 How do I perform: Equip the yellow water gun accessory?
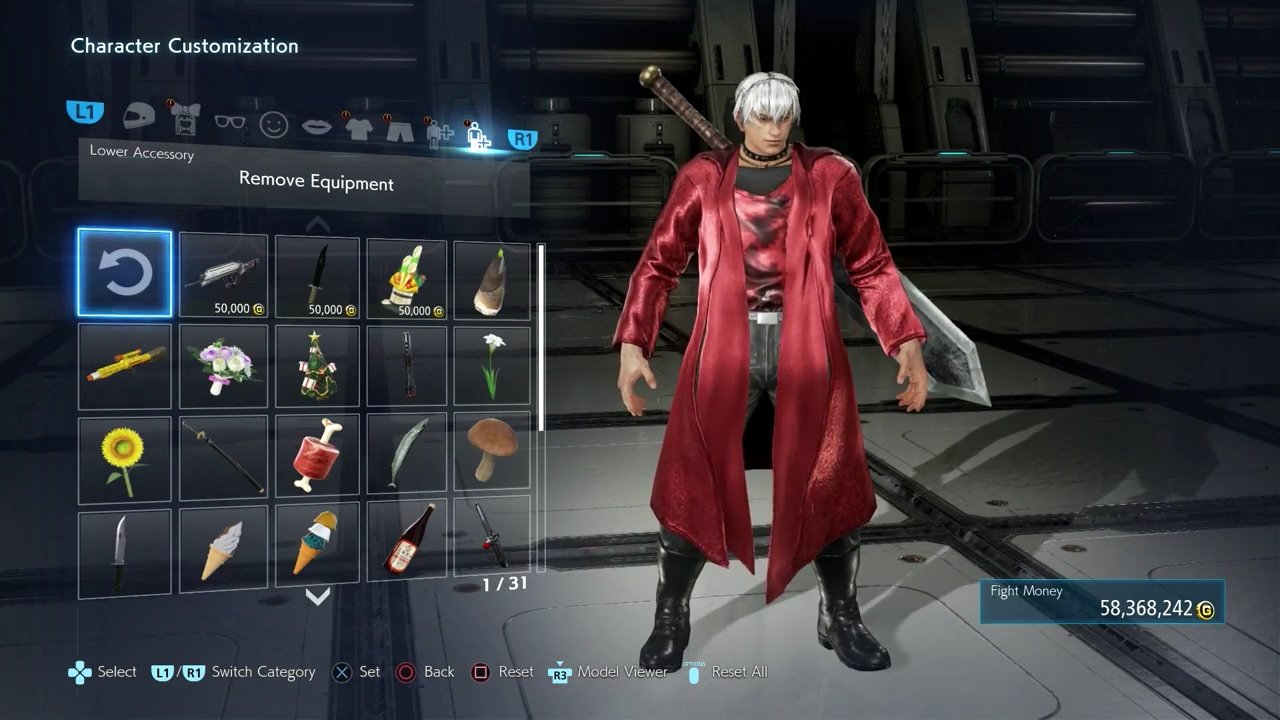(x=125, y=365)
